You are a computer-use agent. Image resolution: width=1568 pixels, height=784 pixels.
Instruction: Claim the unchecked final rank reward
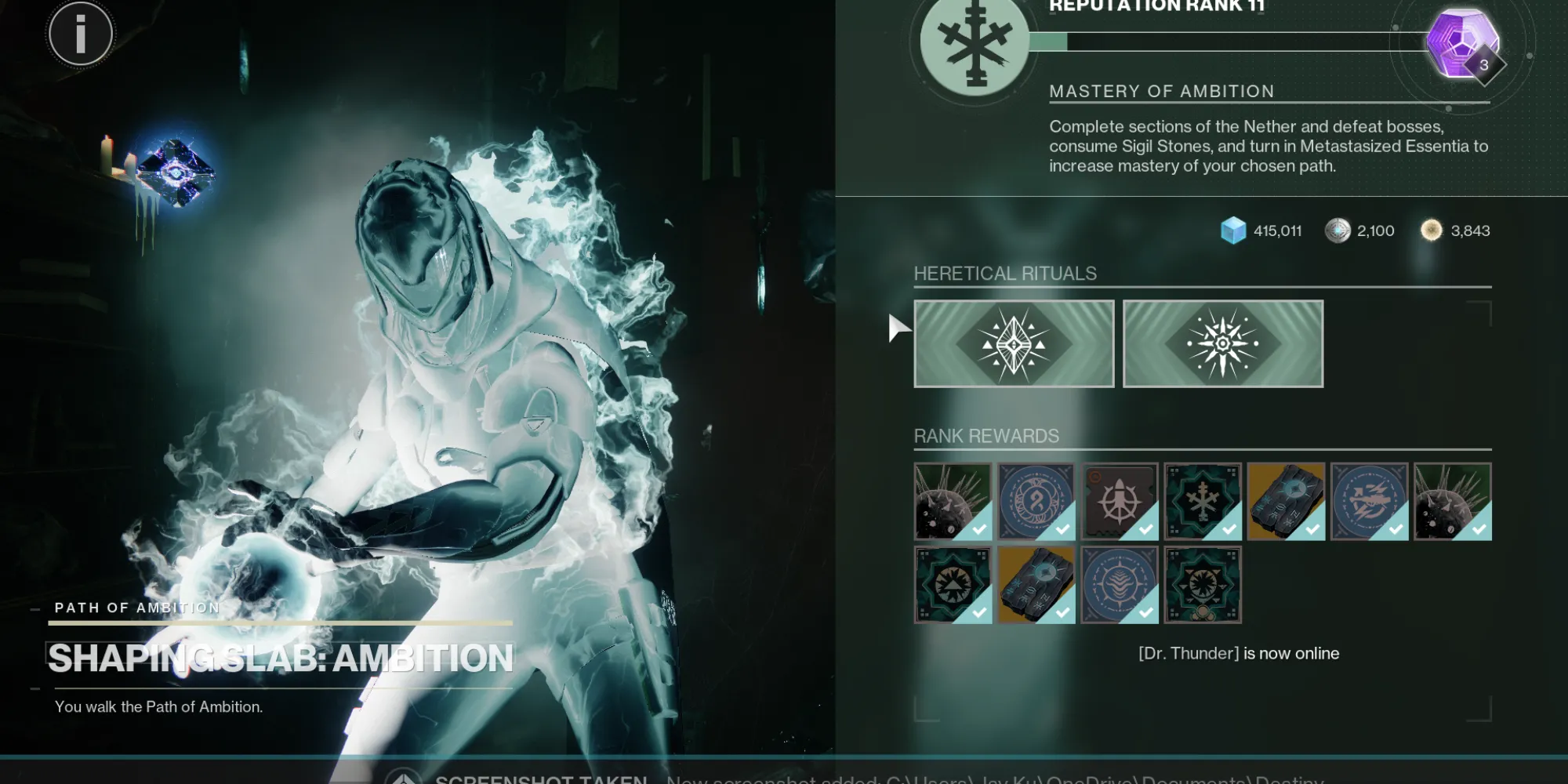[1203, 585]
